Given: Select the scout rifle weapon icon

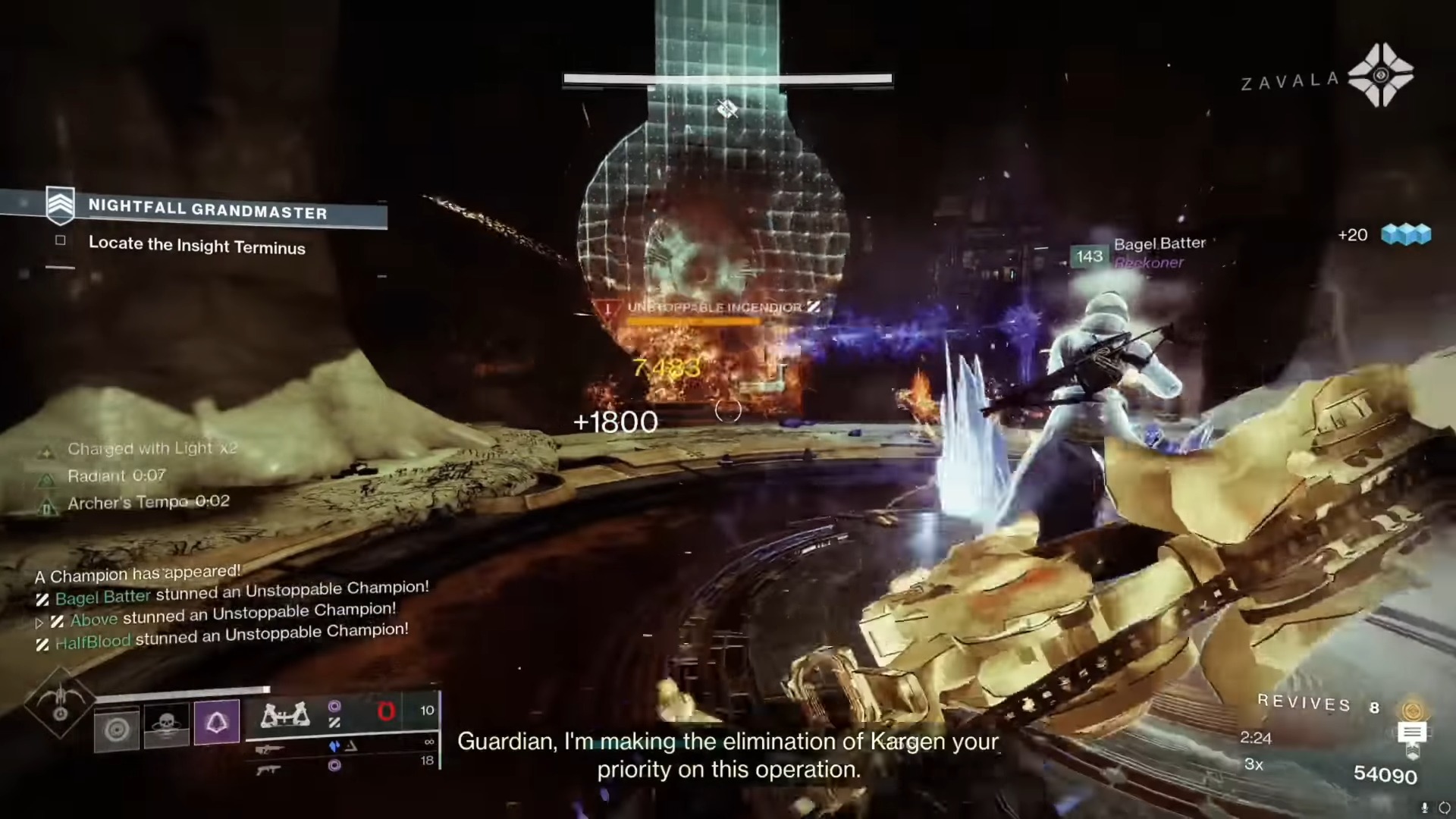Looking at the screenshot, I should click(270, 748).
